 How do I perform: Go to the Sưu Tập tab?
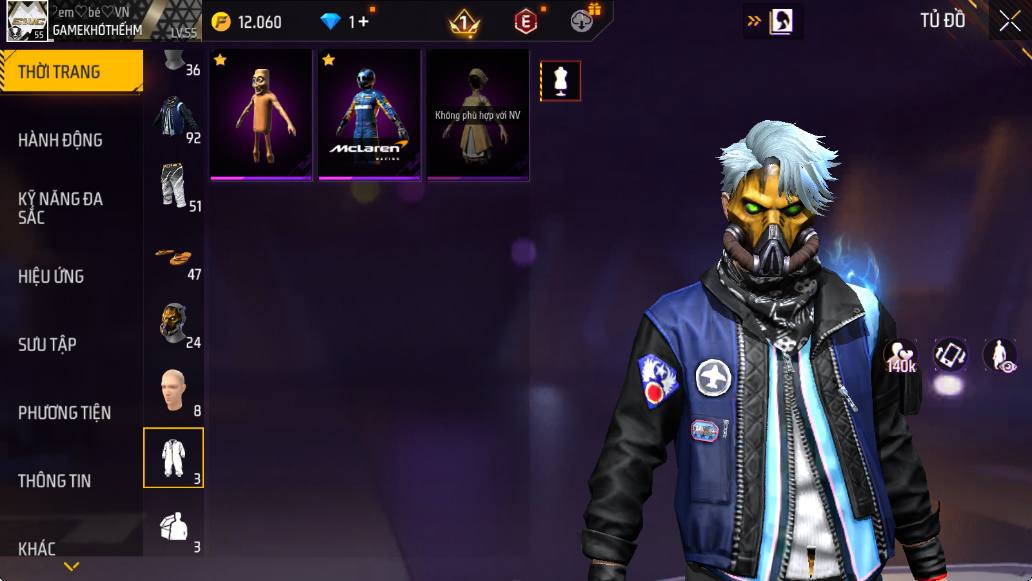pos(48,344)
